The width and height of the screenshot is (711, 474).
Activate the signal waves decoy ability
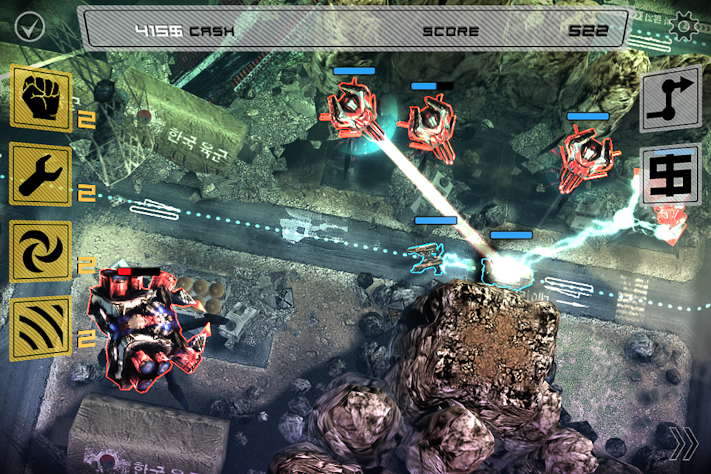coord(41,329)
